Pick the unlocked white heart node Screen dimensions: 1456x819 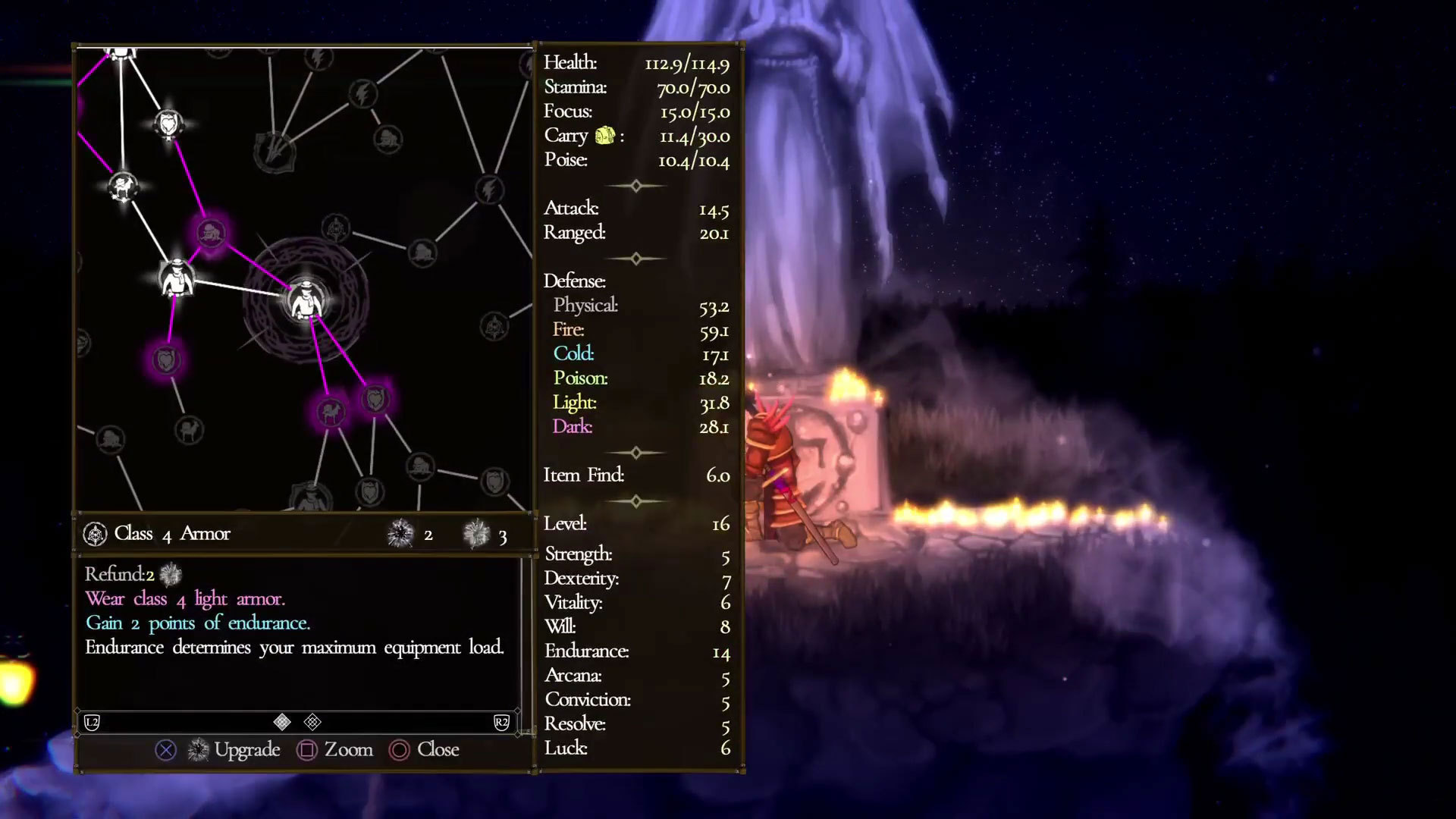click(x=168, y=123)
